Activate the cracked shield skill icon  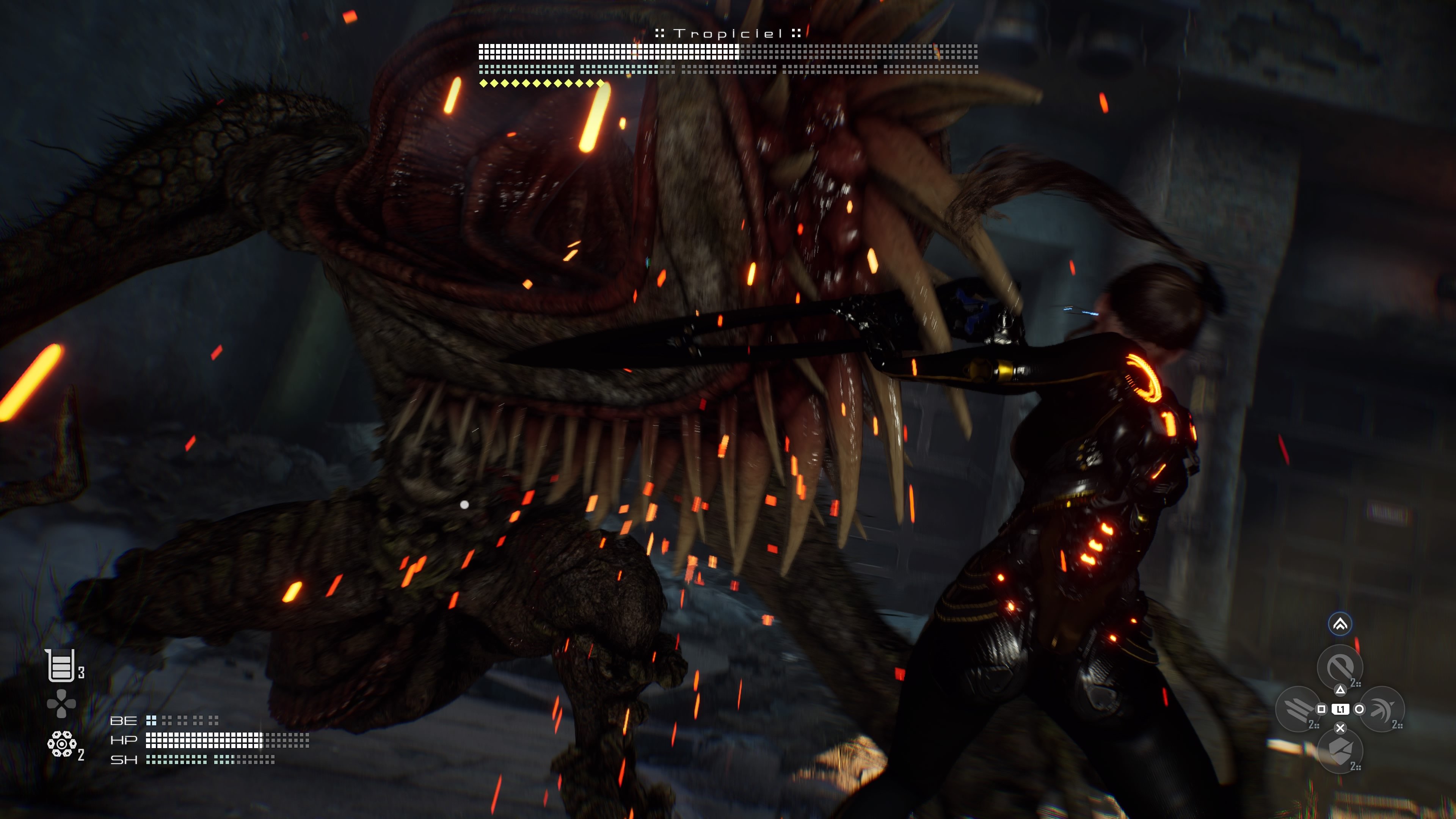click(1340, 751)
